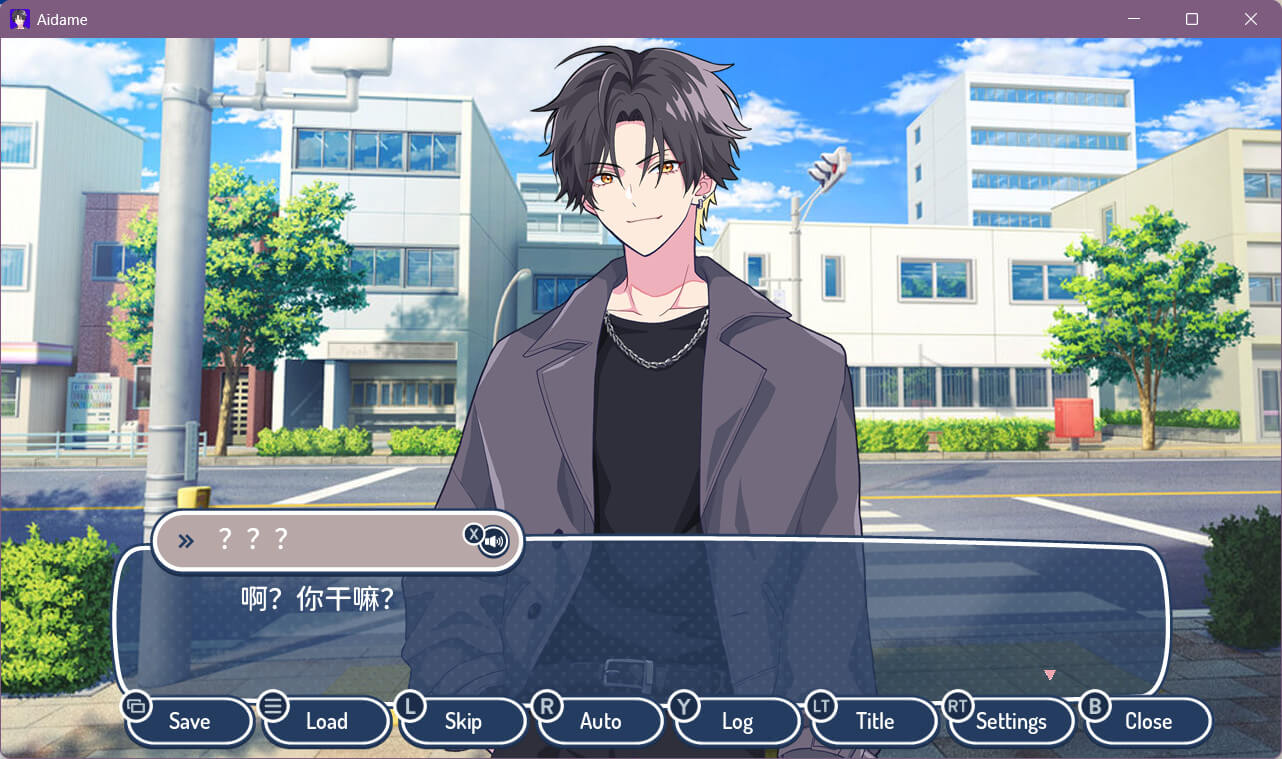Maximize the Aidame window

coord(1192,19)
